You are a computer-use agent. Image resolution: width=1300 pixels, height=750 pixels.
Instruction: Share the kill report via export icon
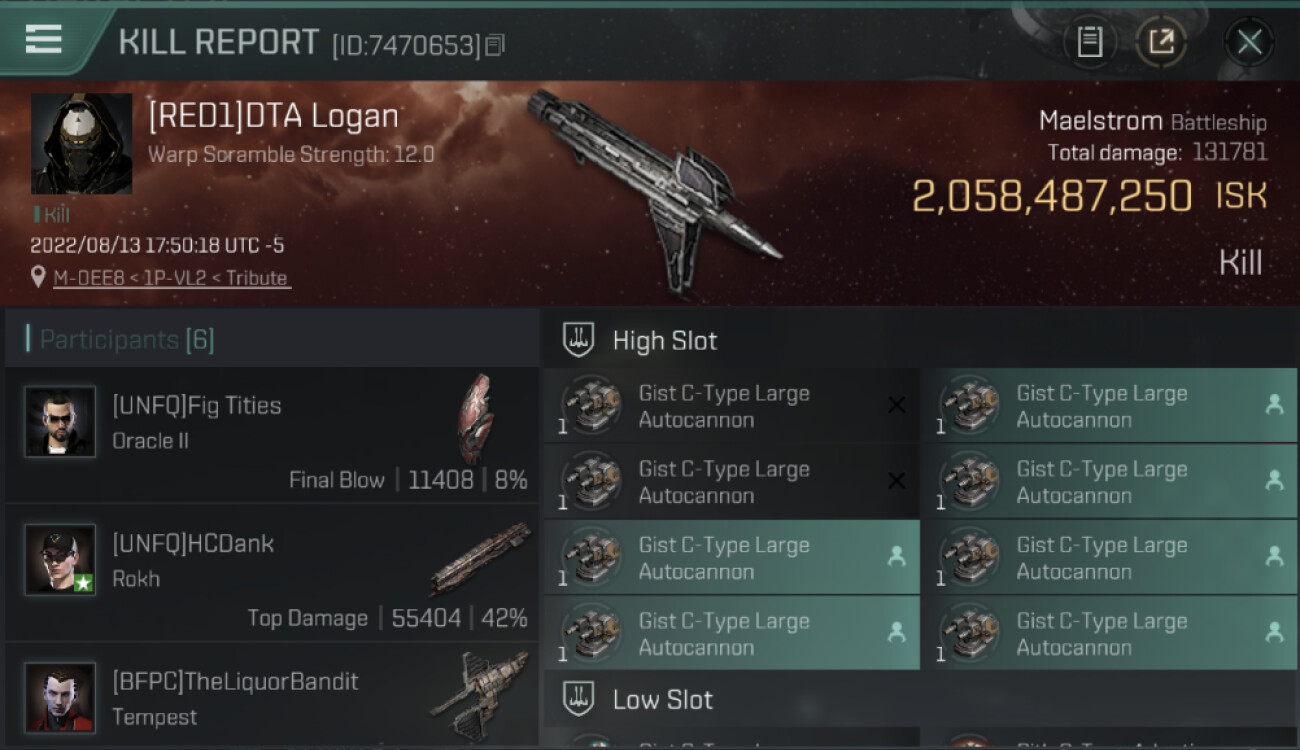tap(1161, 42)
